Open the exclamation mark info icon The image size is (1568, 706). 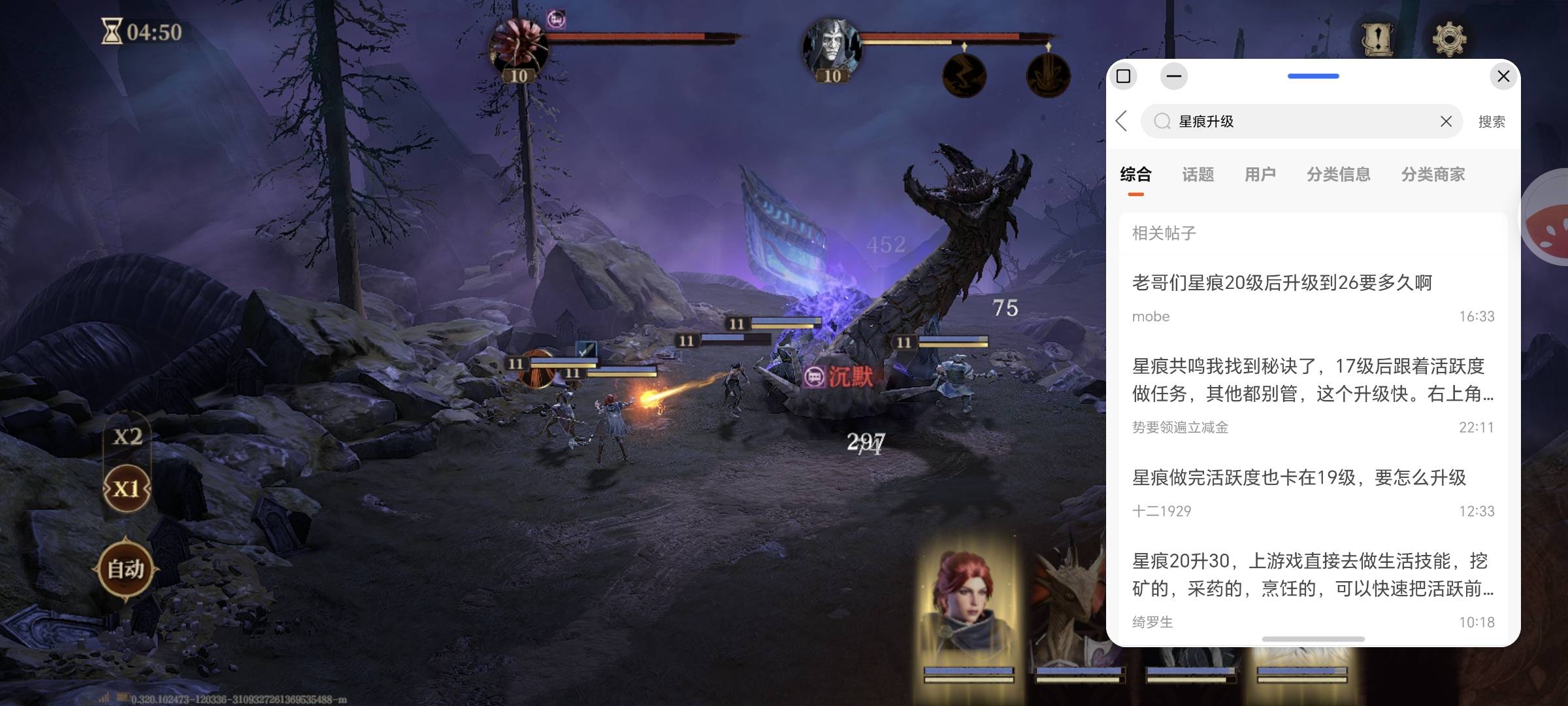tap(1377, 39)
